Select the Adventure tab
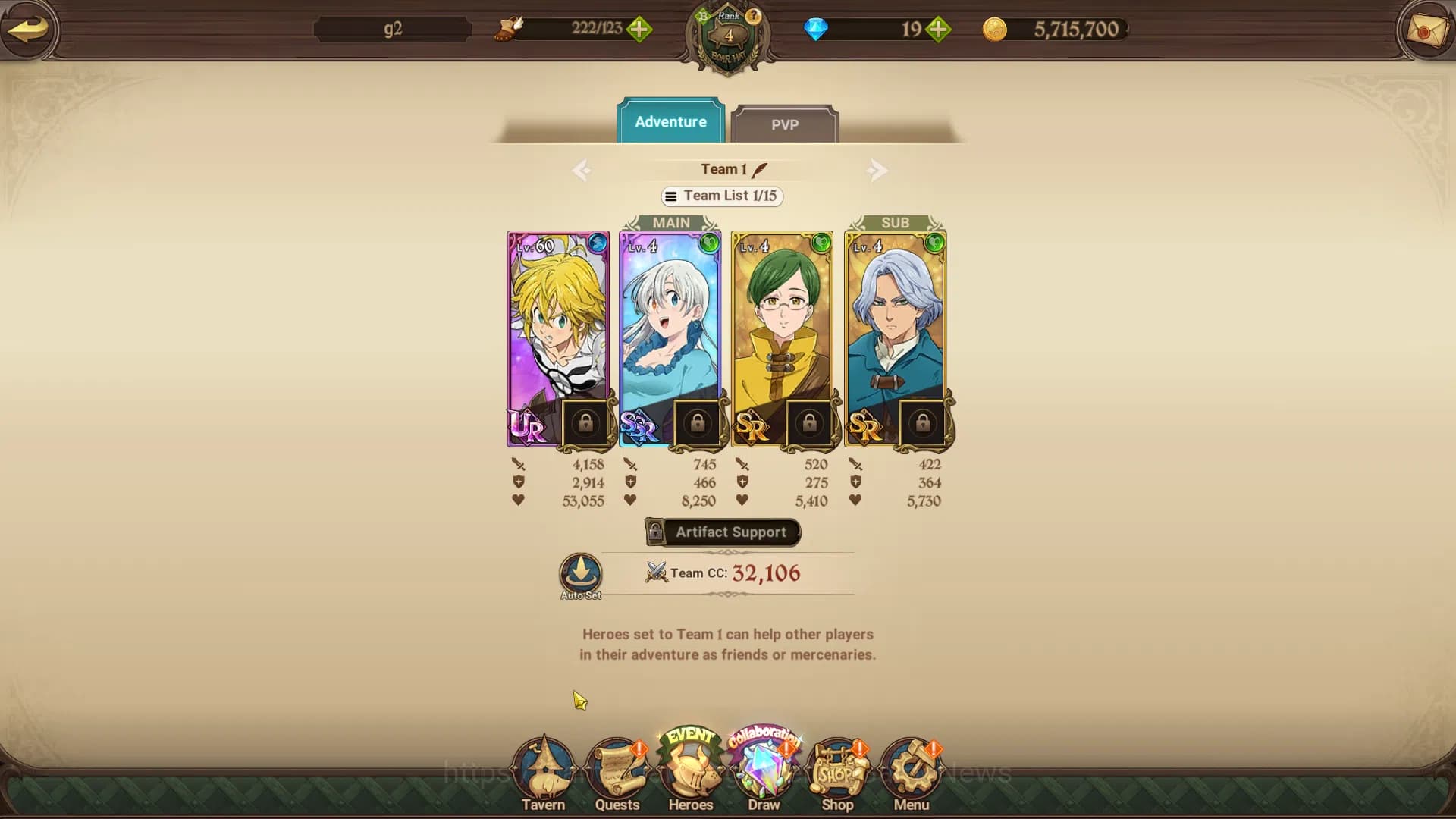 pos(670,121)
